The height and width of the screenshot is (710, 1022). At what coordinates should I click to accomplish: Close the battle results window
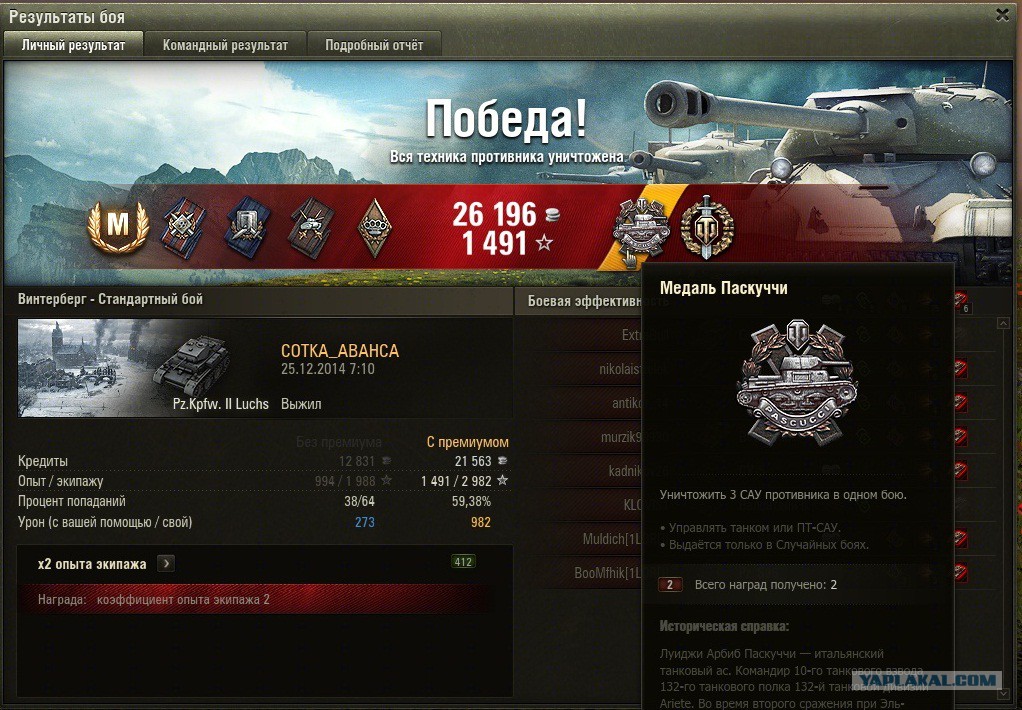(x=1002, y=14)
